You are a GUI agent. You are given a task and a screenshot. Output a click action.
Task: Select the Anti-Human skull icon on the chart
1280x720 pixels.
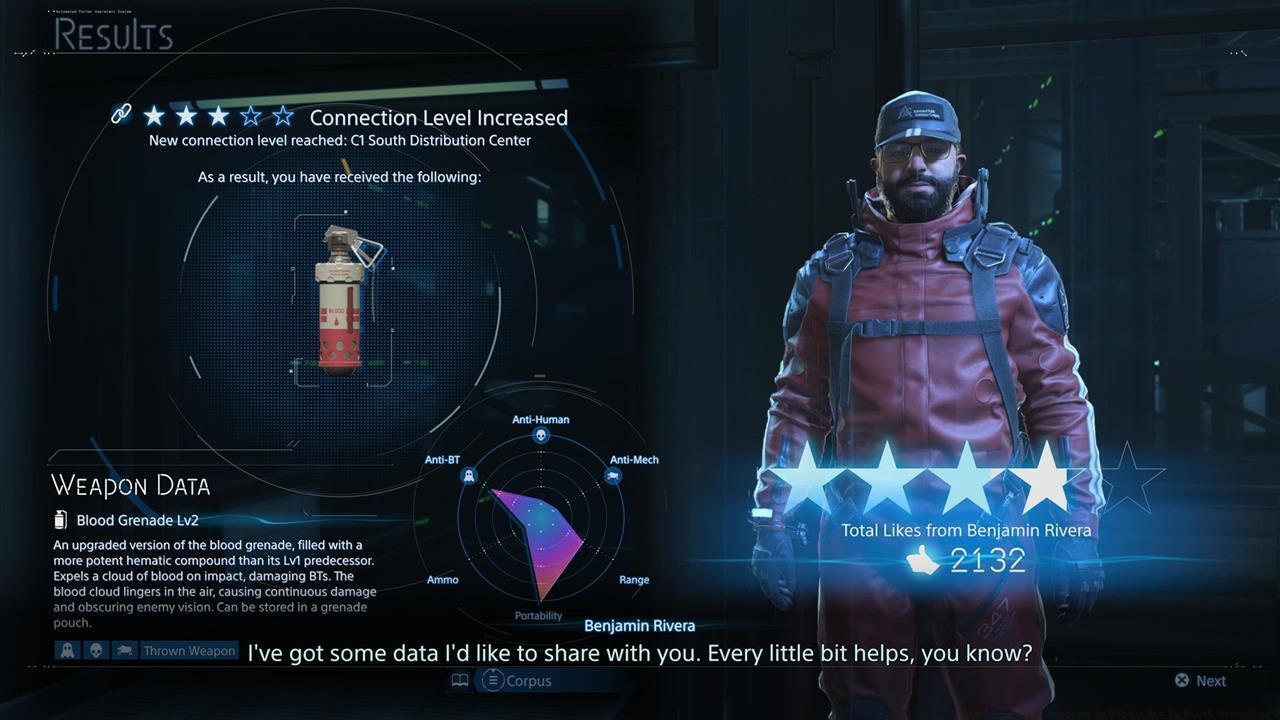click(x=541, y=436)
